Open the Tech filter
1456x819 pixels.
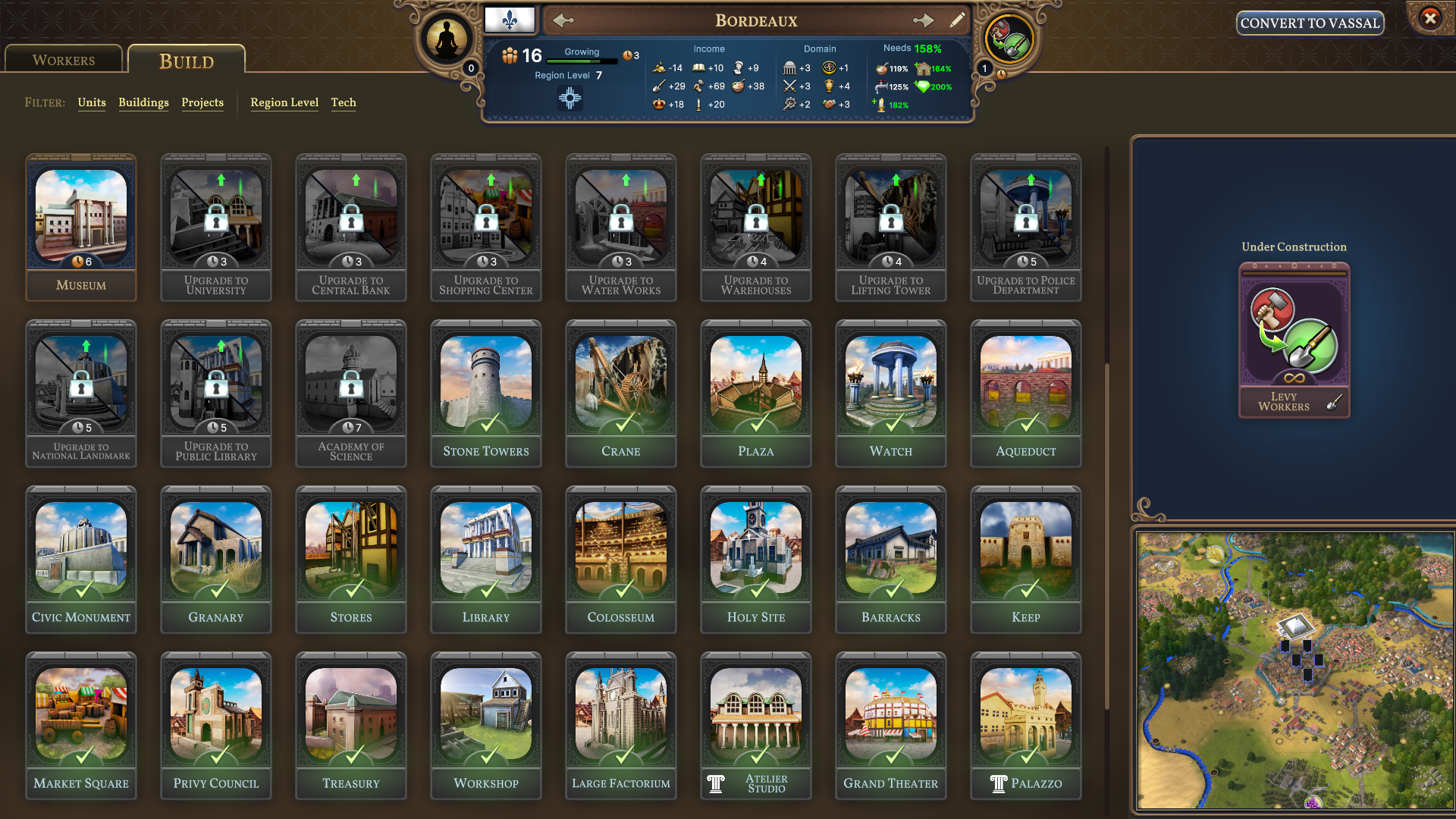click(344, 103)
